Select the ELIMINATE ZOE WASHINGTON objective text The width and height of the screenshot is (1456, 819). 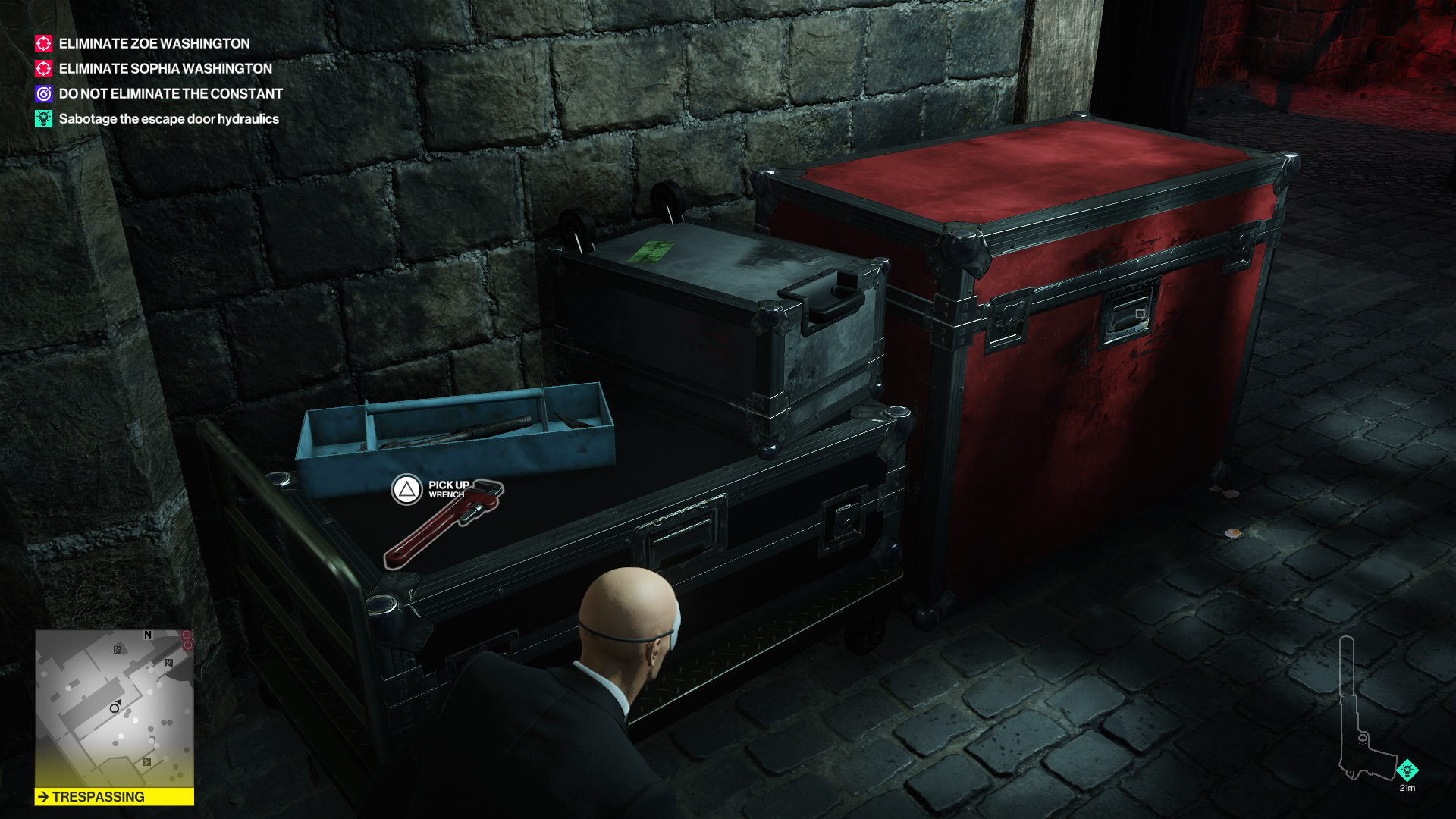click(x=154, y=44)
